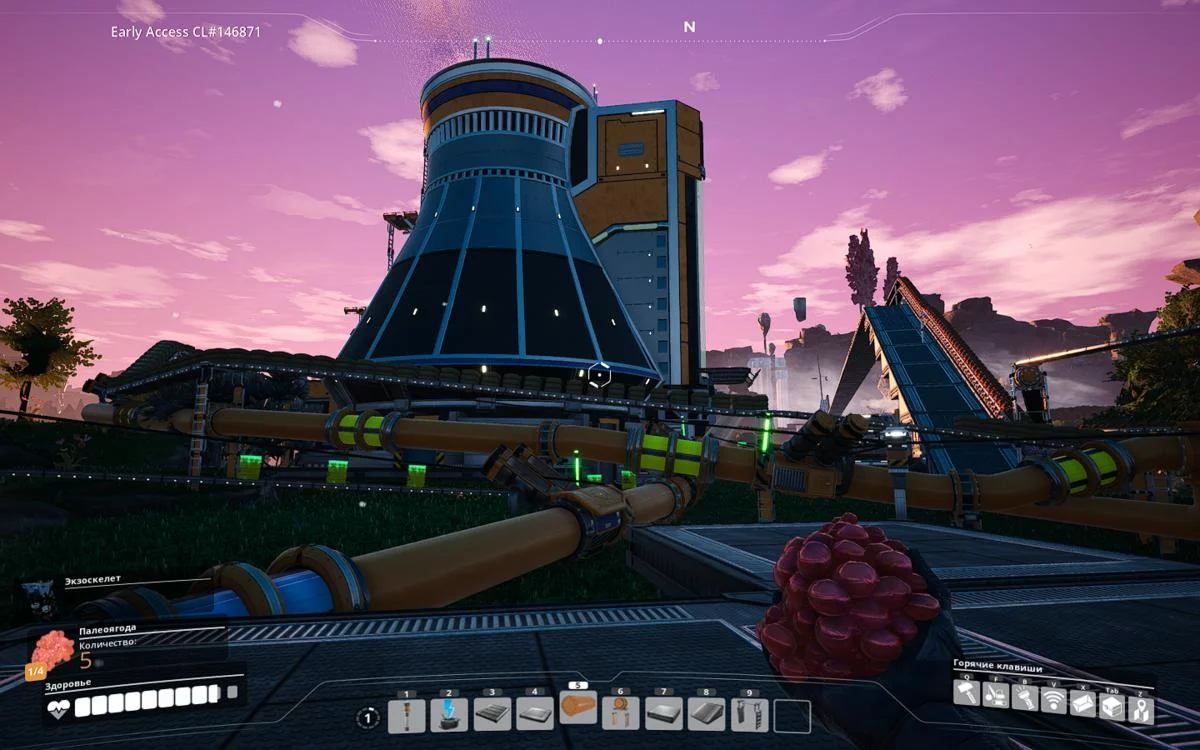Select the ladder item in slot 9
Image resolution: width=1200 pixels, height=750 pixels.
pyautogui.click(x=749, y=715)
